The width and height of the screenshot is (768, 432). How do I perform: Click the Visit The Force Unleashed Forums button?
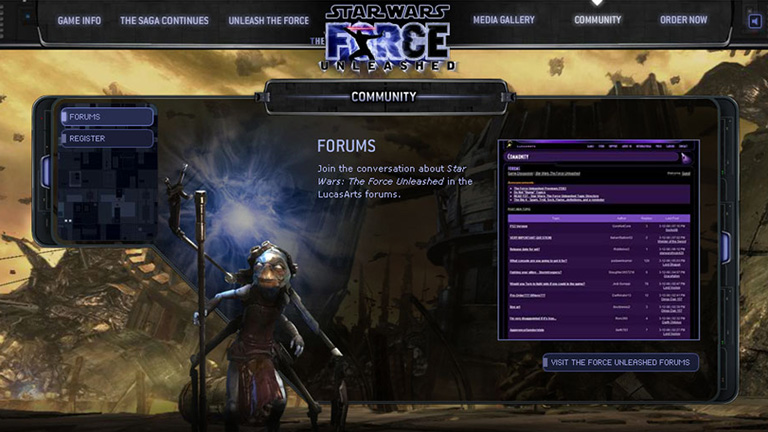tap(621, 362)
